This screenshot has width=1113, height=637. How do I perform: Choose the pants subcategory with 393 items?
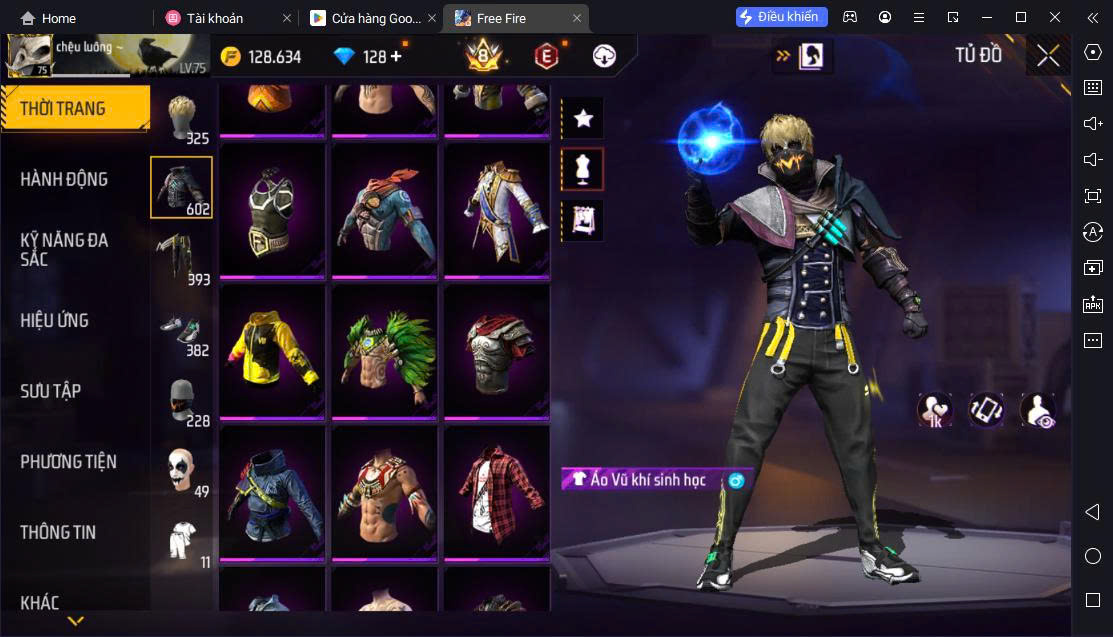(x=181, y=258)
